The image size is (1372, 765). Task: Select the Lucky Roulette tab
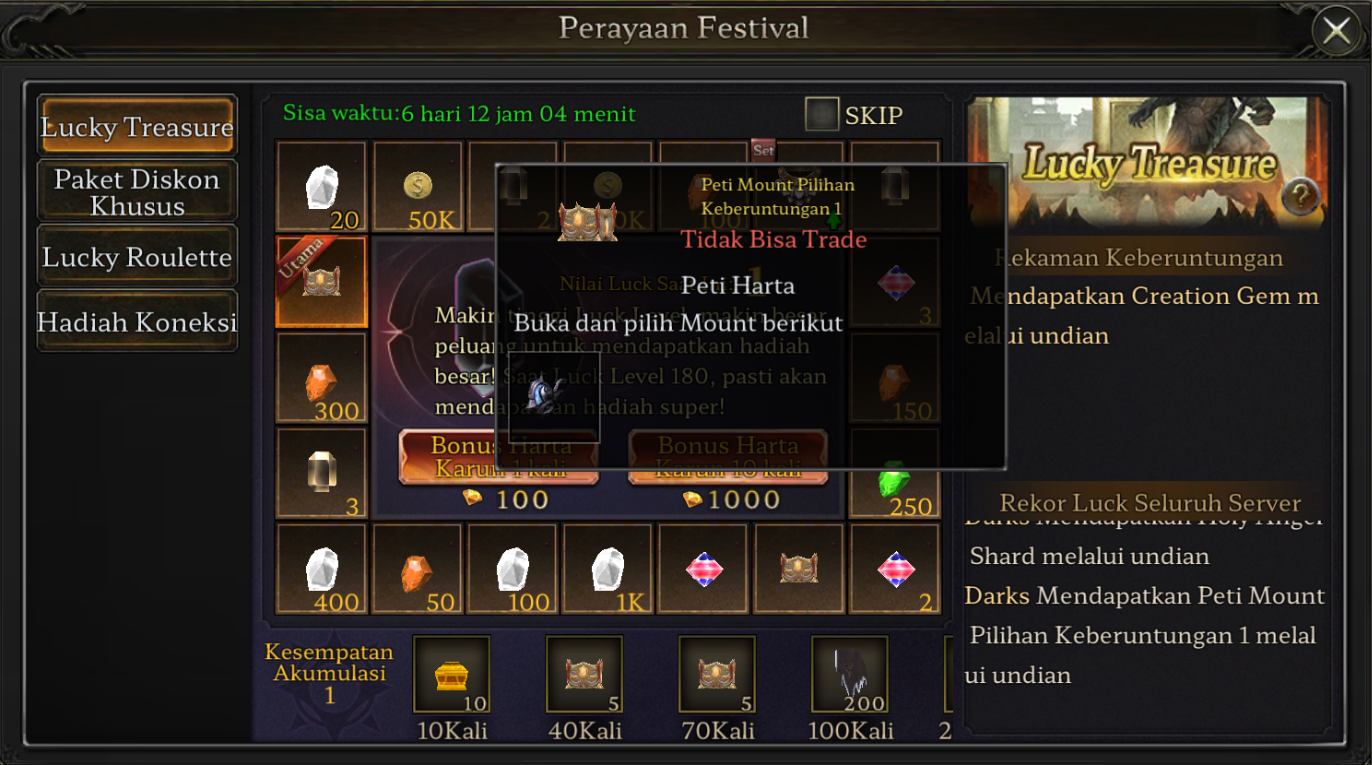click(137, 257)
